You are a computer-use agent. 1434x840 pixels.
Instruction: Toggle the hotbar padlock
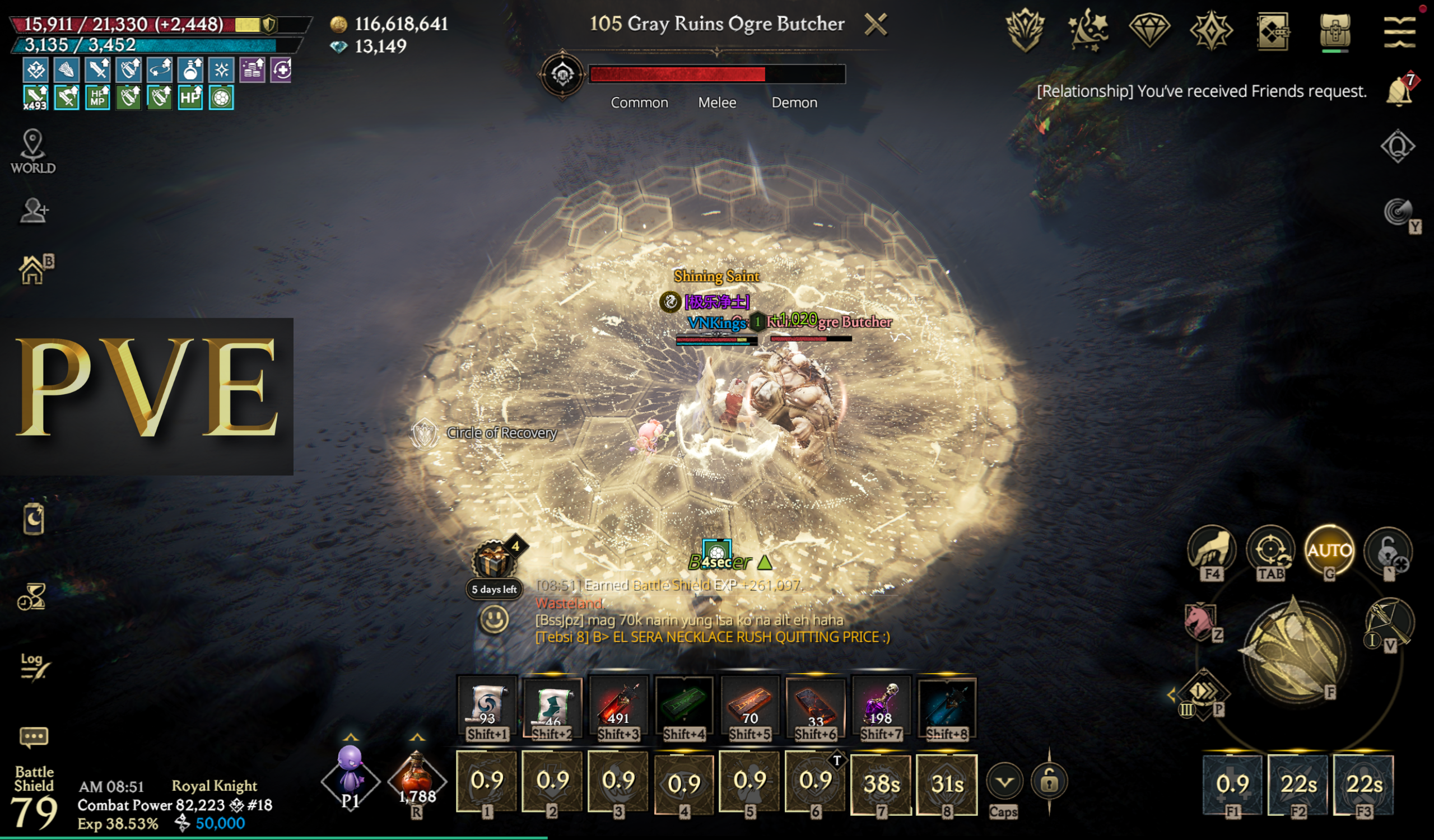(1049, 781)
